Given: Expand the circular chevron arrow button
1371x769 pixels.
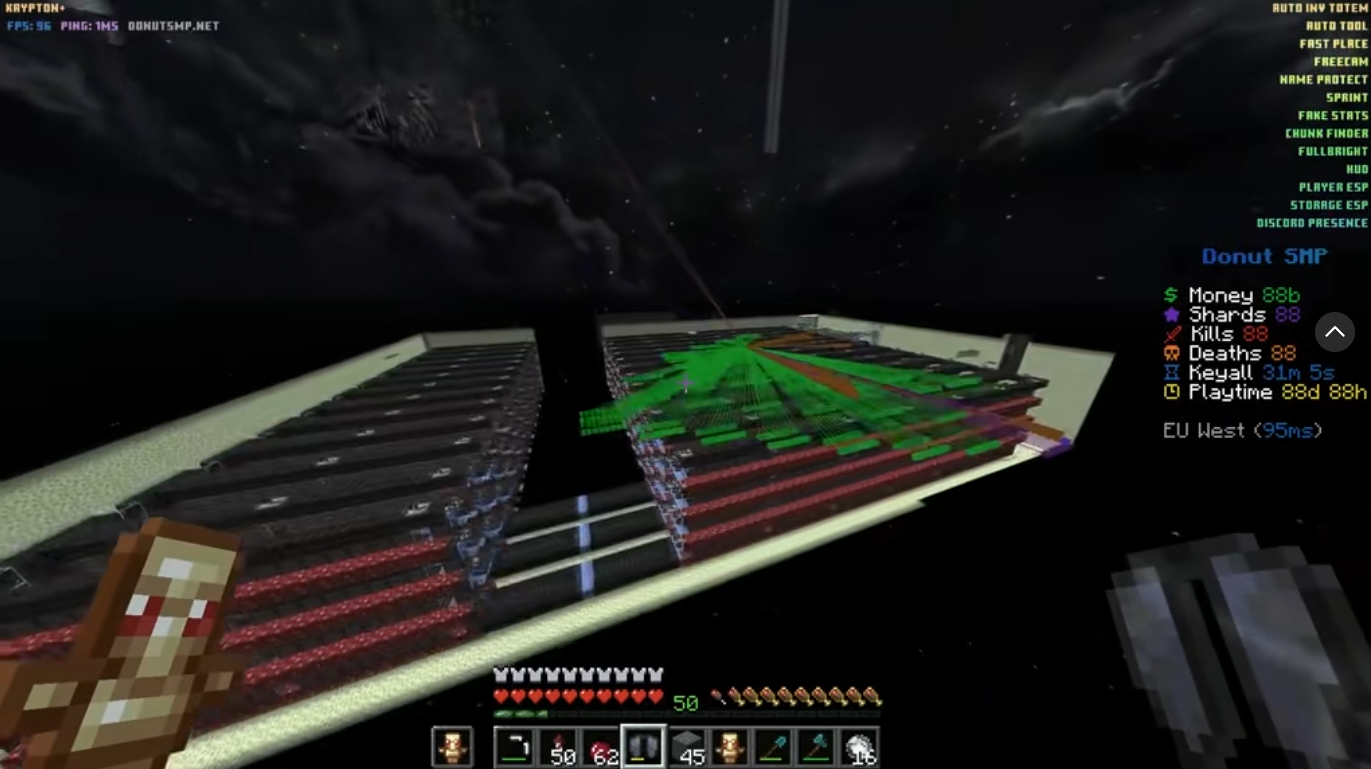Looking at the screenshot, I should pyautogui.click(x=1335, y=332).
